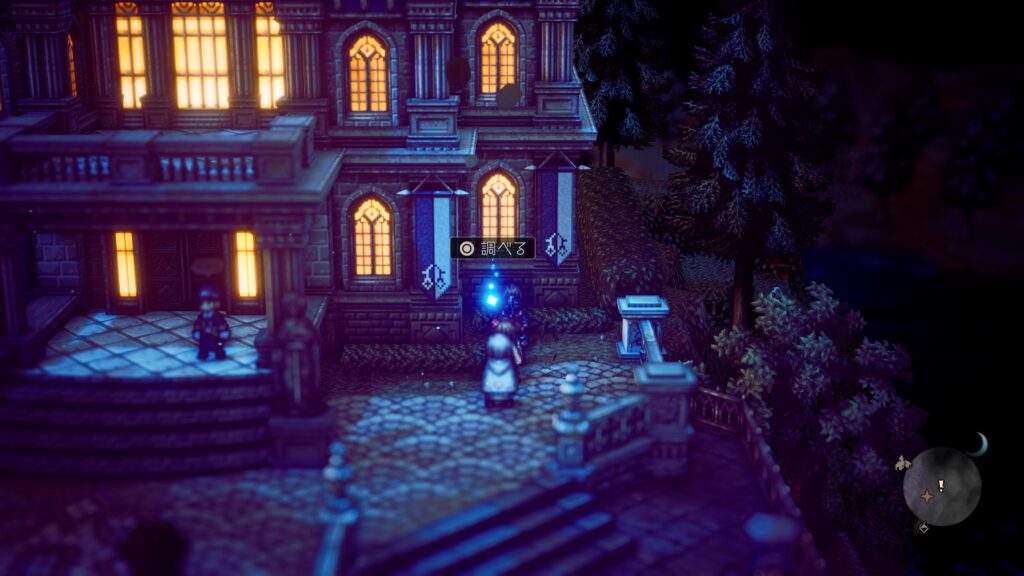Click the diamond marker below the minimap
Image resolution: width=1024 pixels, height=576 pixels.
click(922, 528)
